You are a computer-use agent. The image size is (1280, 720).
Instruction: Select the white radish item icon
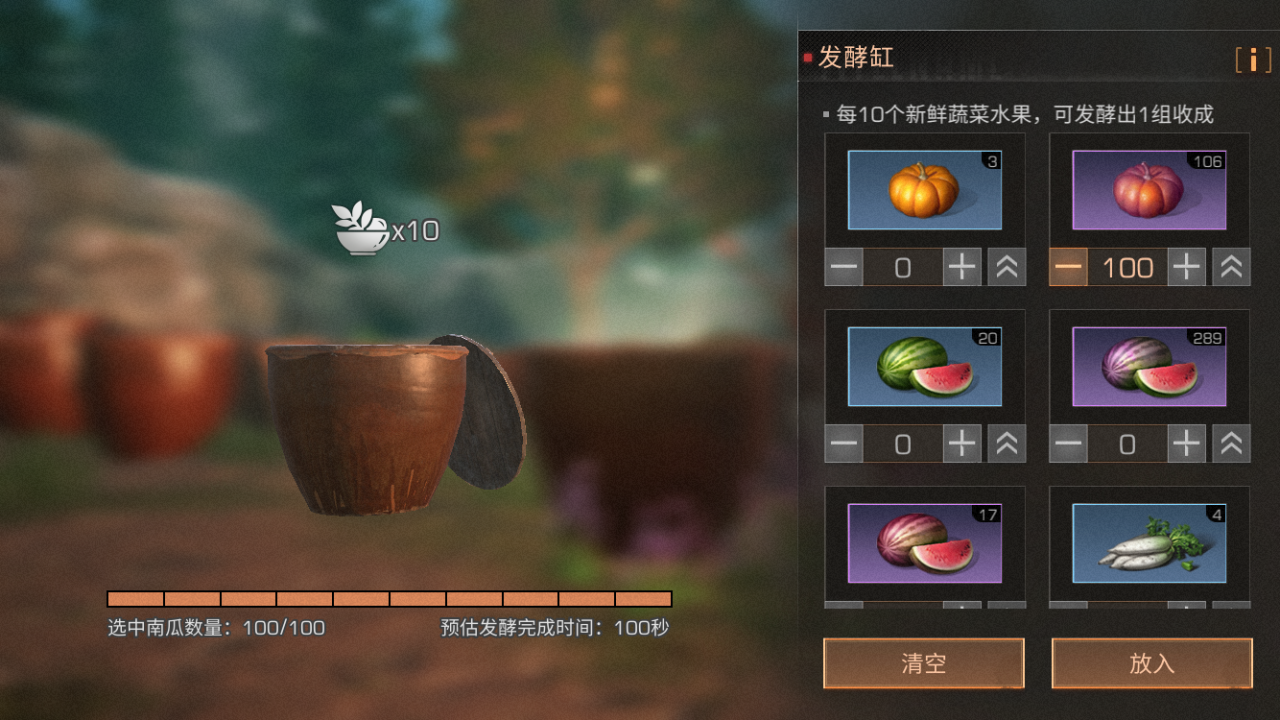pyautogui.click(x=1148, y=541)
